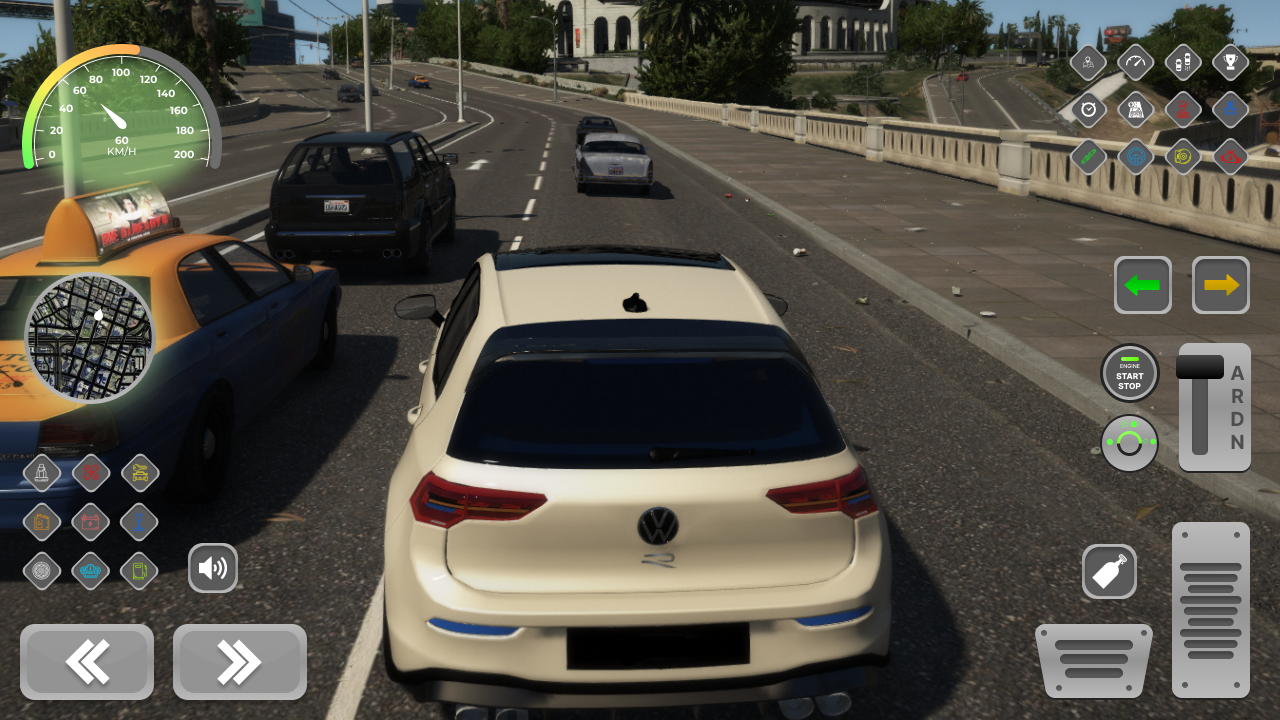
Task: Enable the left turn signal
Action: (x=1143, y=285)
